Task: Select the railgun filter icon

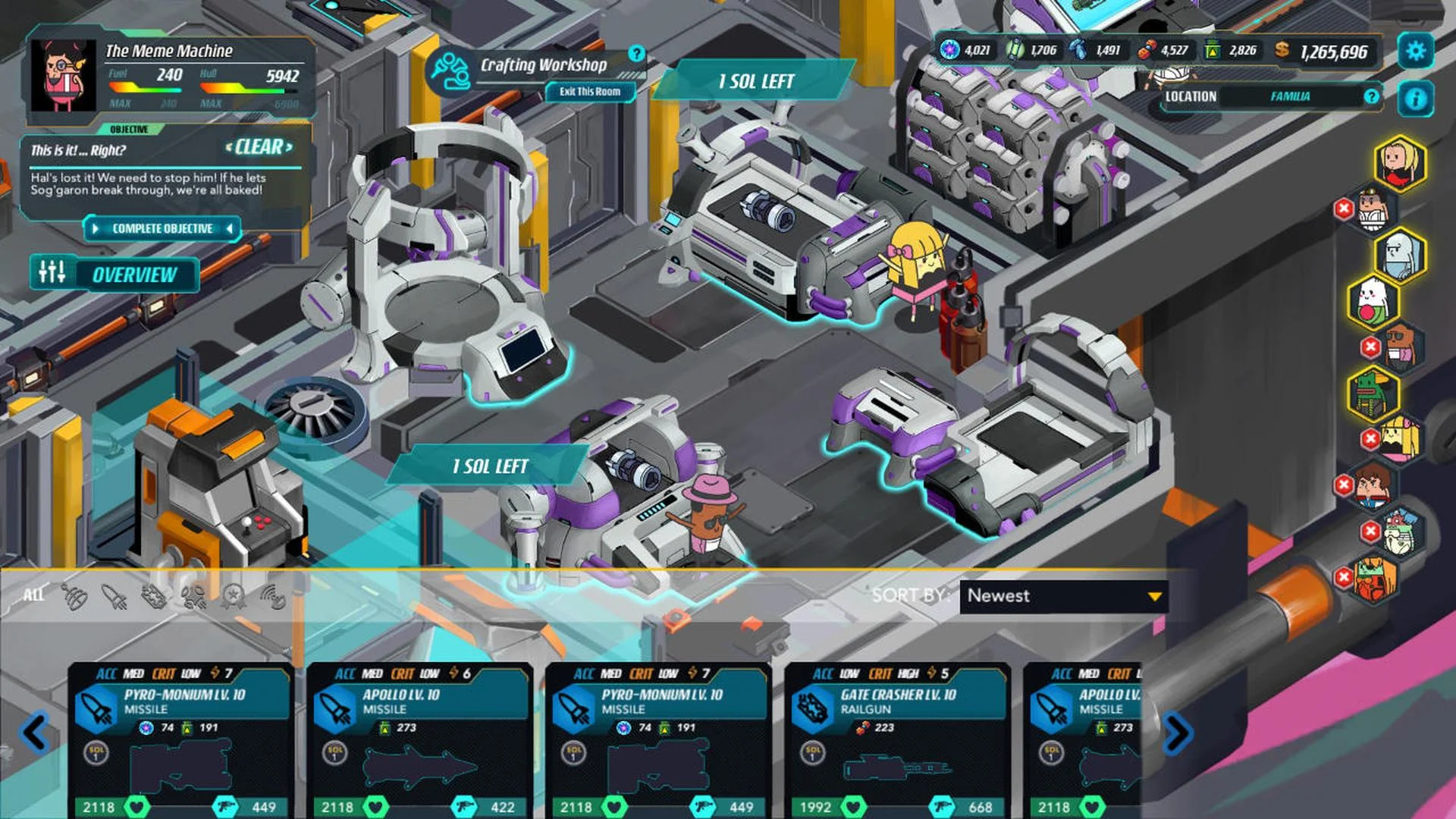Action: click(153, 598)
